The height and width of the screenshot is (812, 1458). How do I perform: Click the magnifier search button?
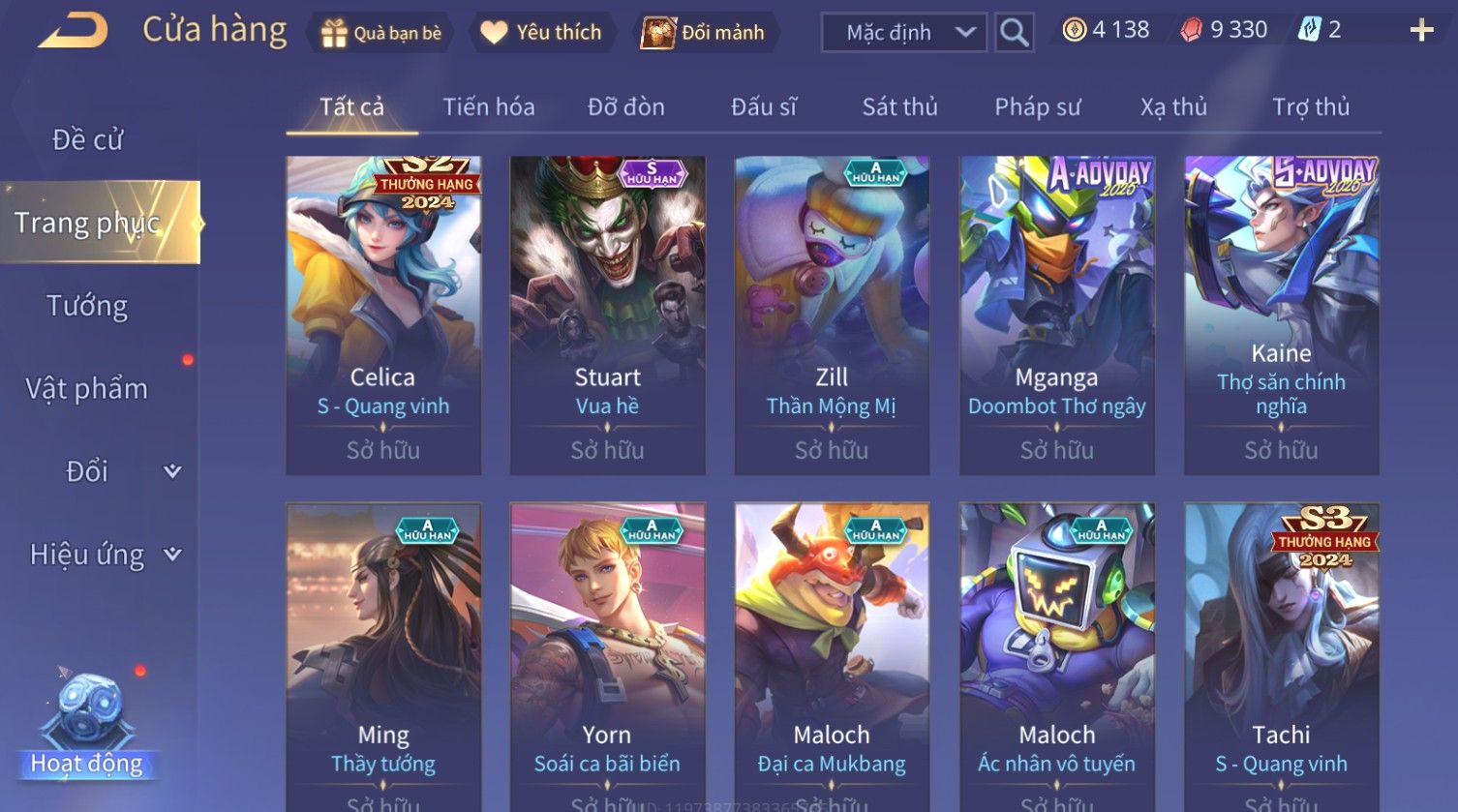coord(1014,33)
